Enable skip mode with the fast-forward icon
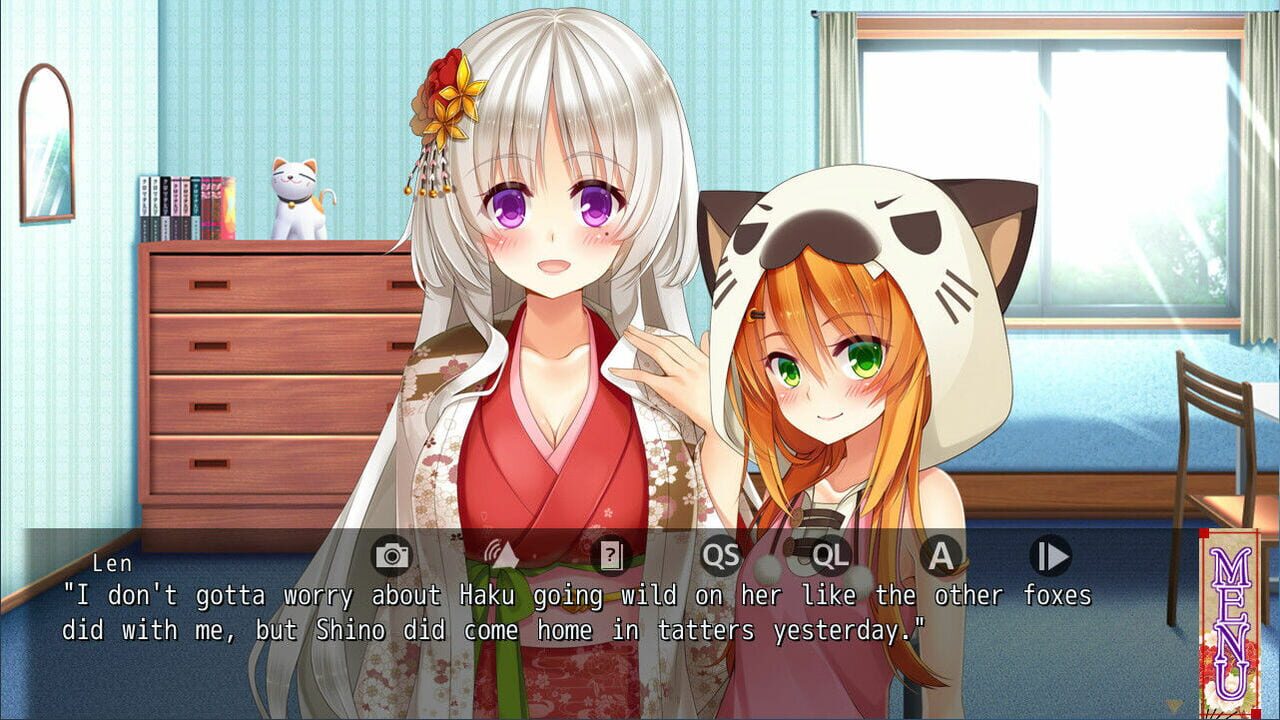The height and width of the screenshot is (720, 1280). click(x=1050, y=555)
